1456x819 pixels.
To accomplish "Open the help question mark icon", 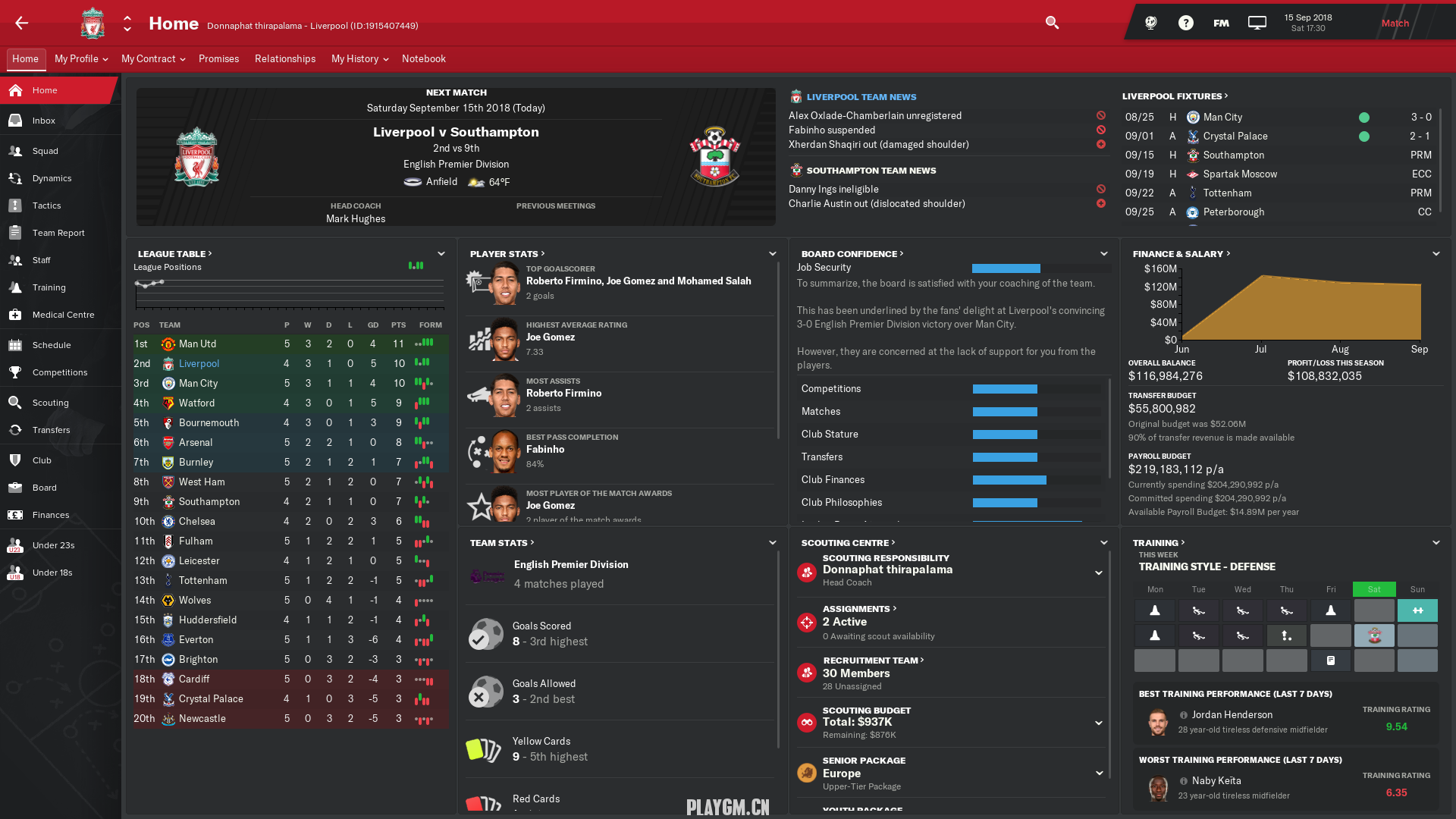I will click(1185, 24).
